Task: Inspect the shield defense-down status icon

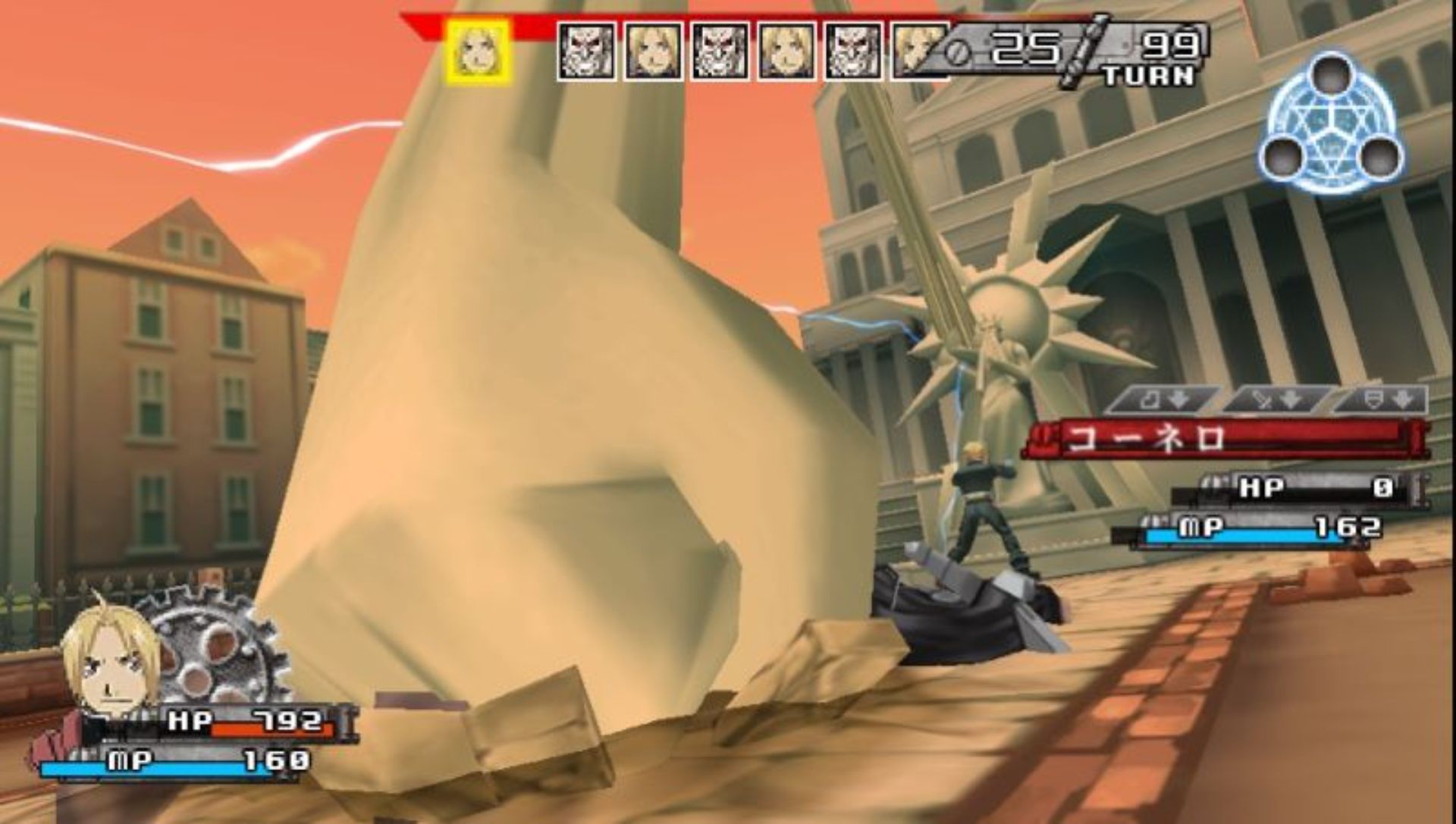Action: coord(1385,399)
